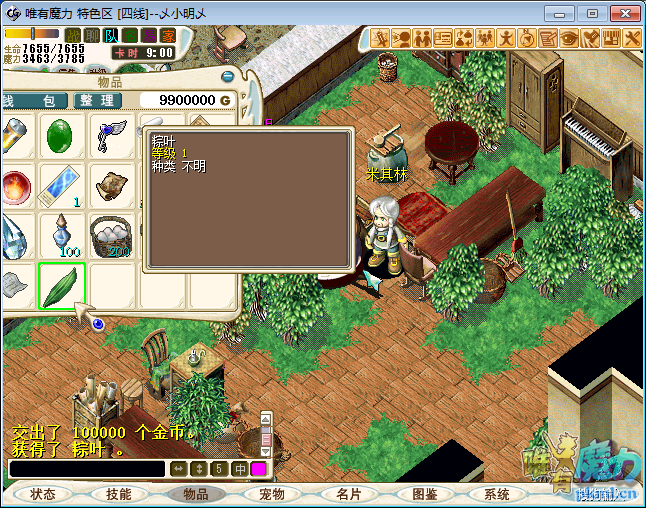Select the green gem item slot
646x508 pixels.
click(x=62, y=137)
